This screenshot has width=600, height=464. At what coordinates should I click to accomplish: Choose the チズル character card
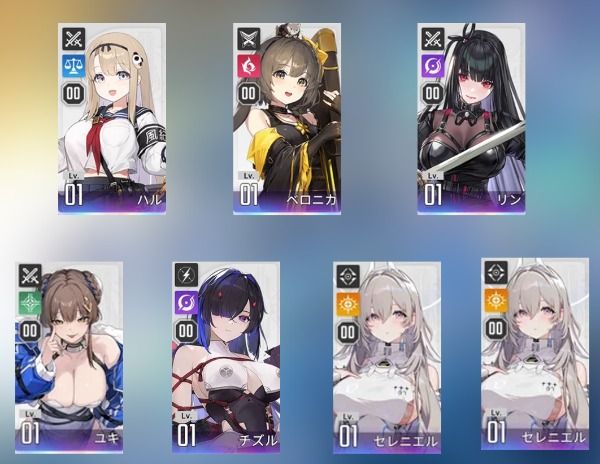click(226, 356)
